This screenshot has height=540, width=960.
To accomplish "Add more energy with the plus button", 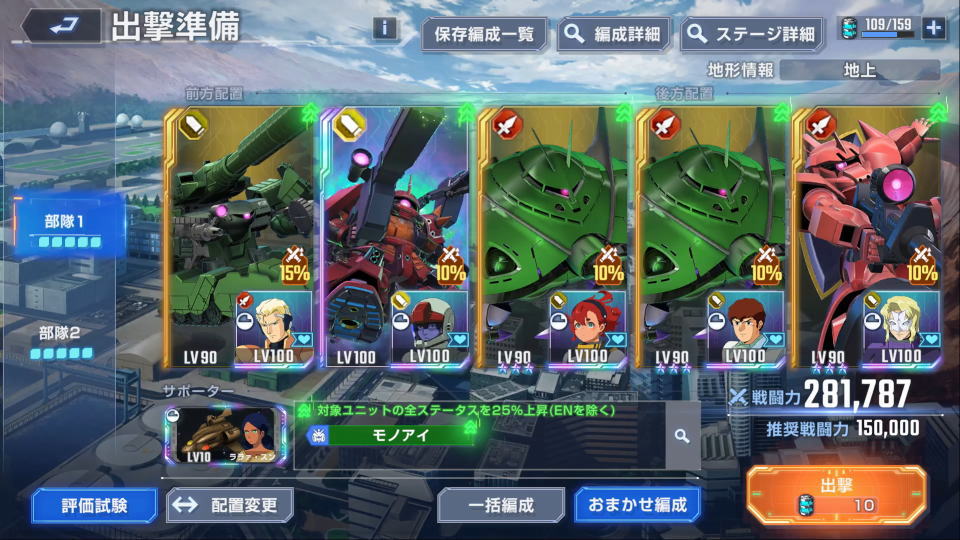I will 934,28.
